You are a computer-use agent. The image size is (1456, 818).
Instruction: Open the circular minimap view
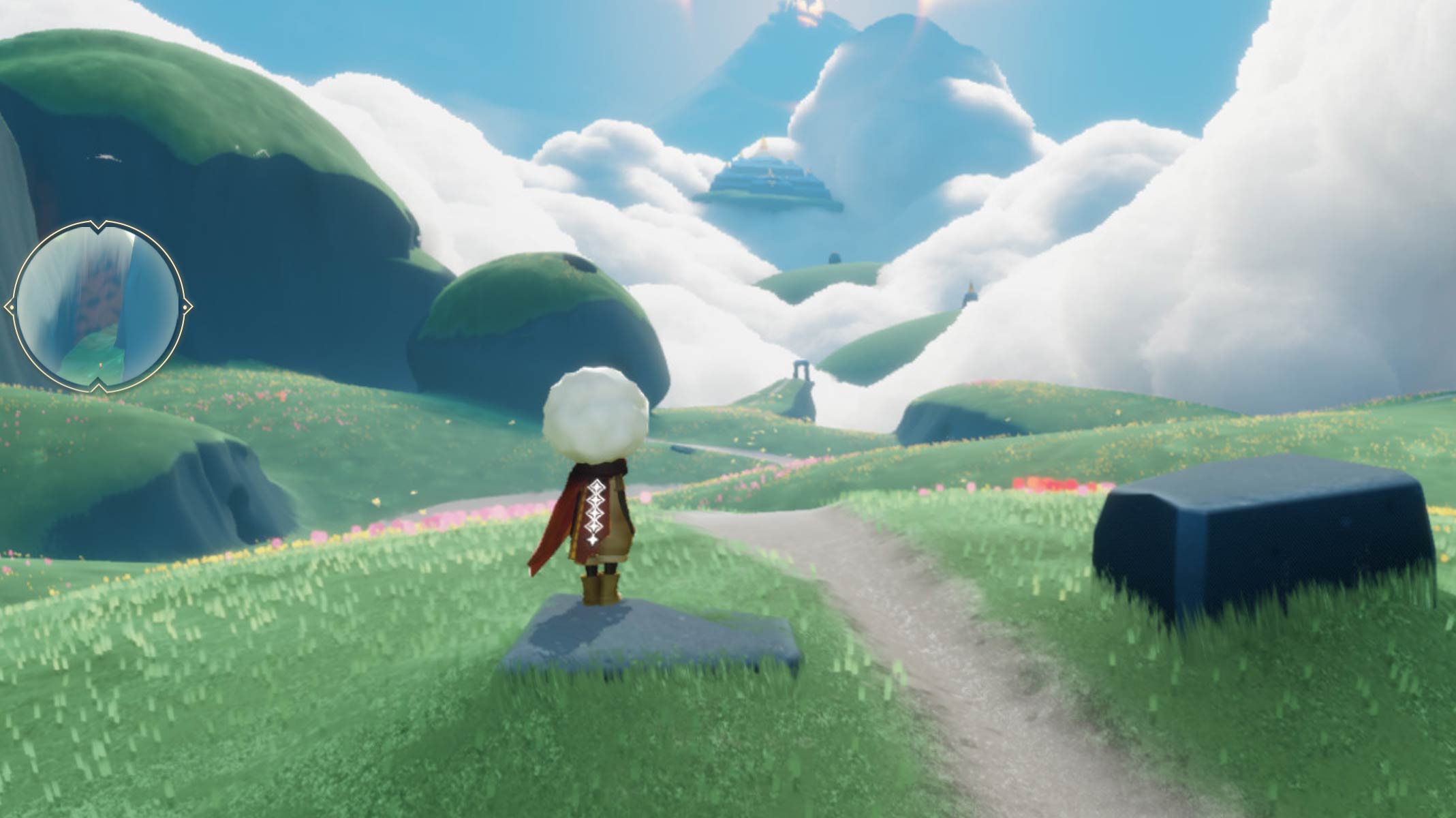98,307
